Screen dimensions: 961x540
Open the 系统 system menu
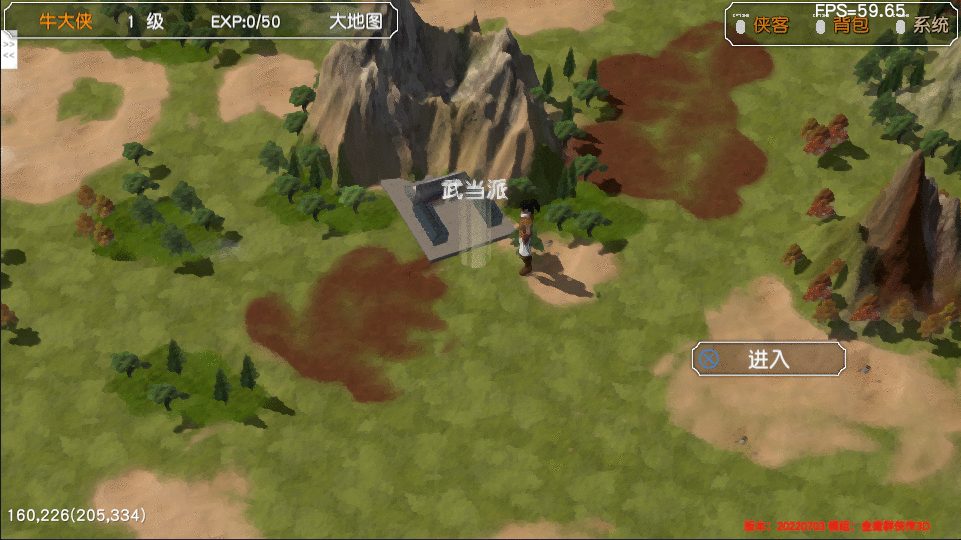[x=931, y=25]
